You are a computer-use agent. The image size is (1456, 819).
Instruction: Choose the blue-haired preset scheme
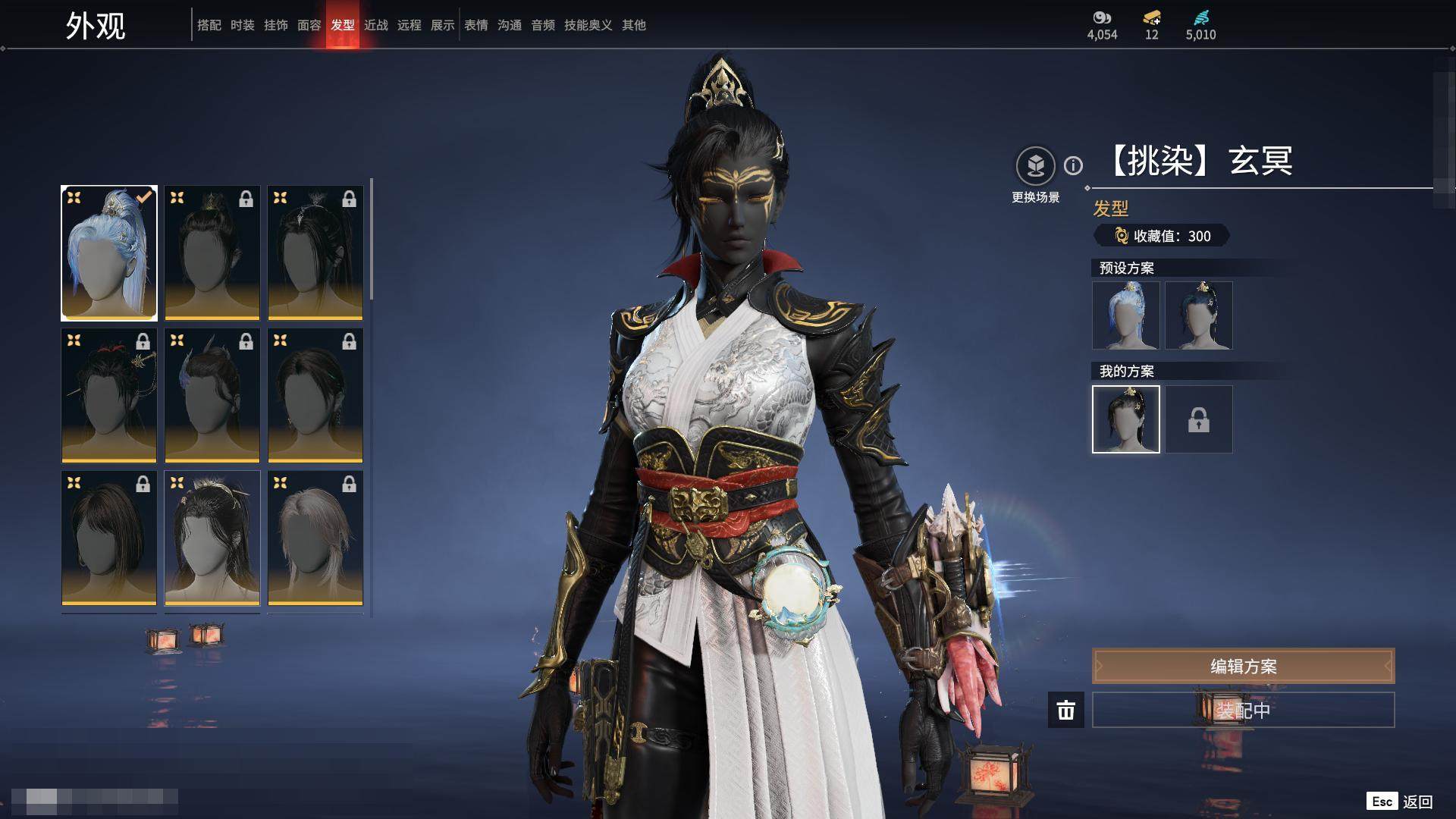1125,315
